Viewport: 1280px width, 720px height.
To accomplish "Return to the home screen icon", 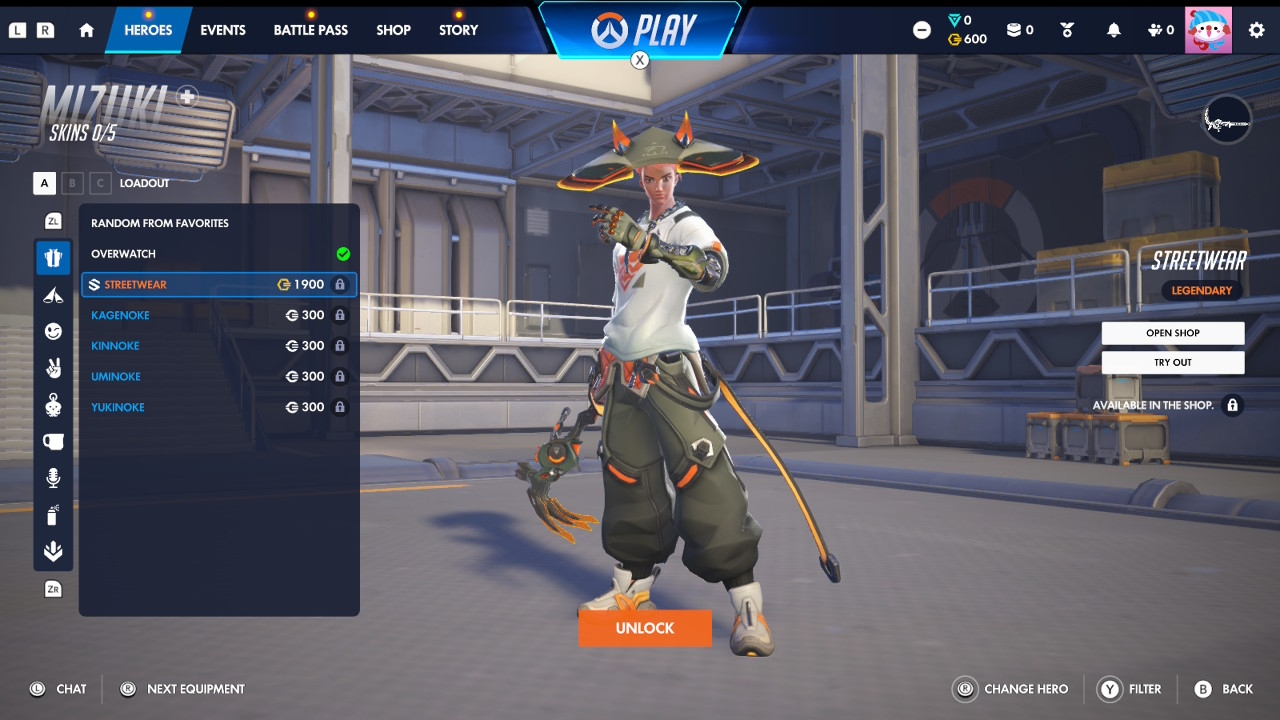I will (x=86, y=30).
